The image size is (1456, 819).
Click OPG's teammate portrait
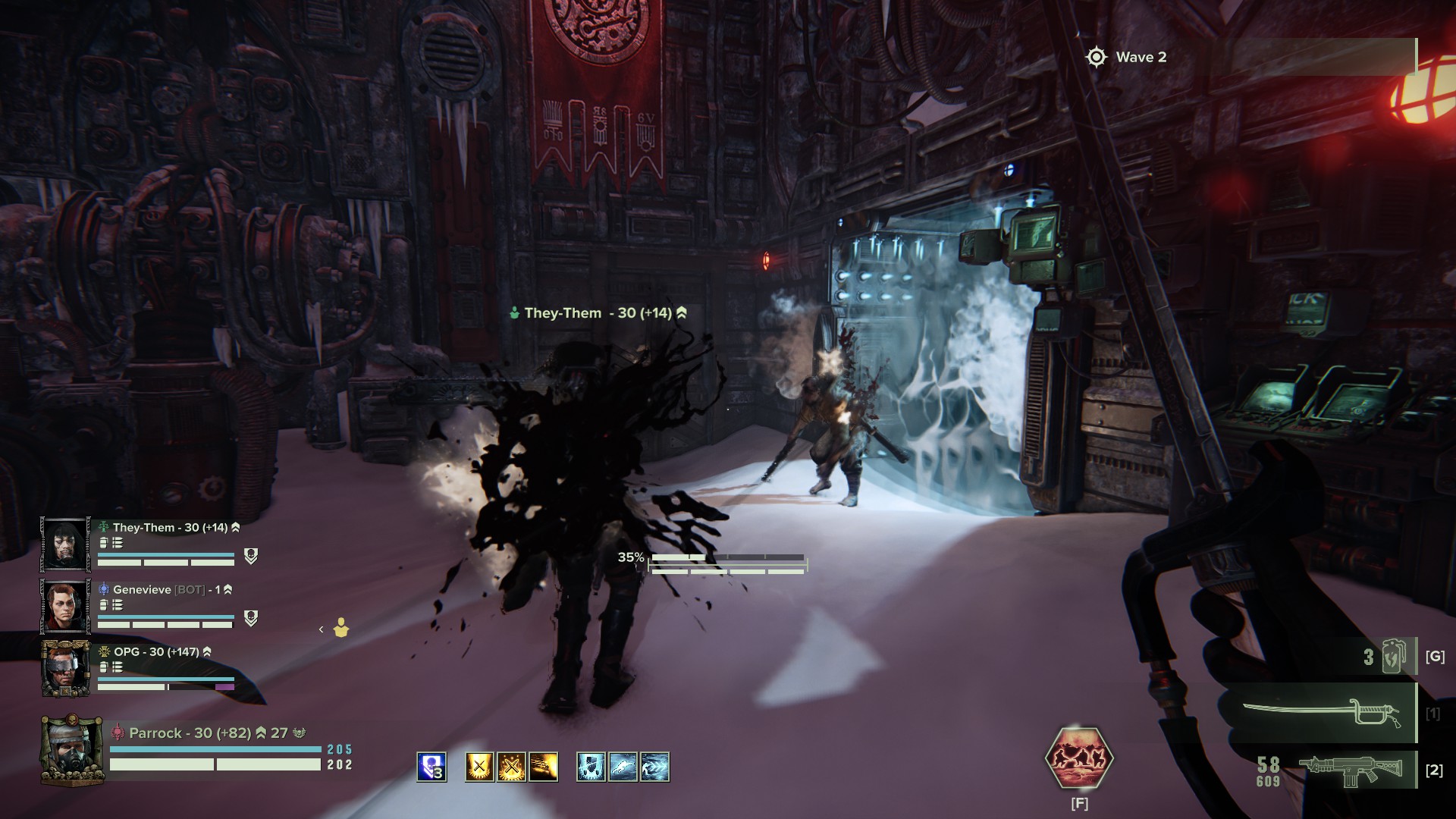coord(64,668)
